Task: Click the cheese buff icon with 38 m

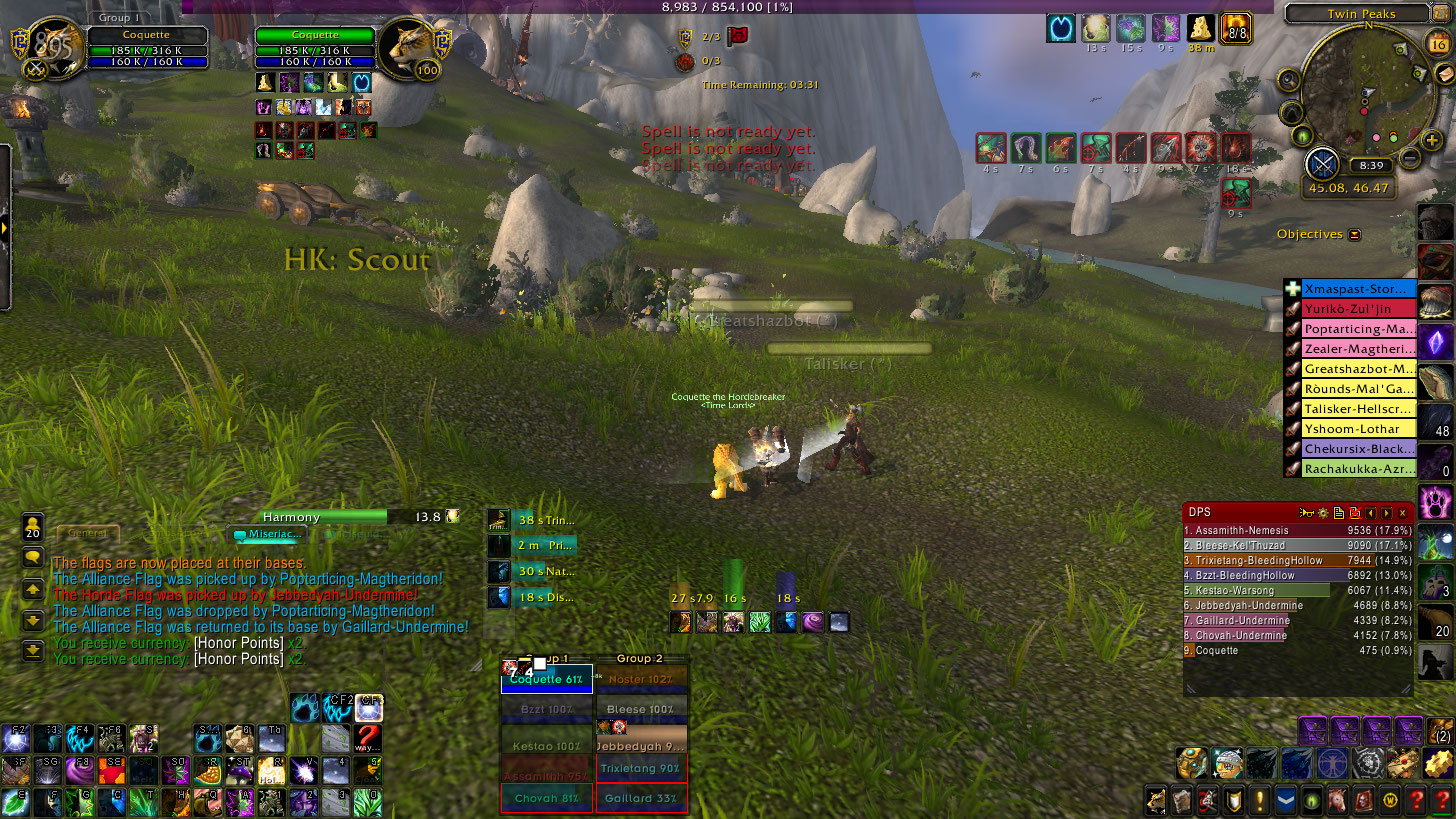Action: coord(1200,28)
